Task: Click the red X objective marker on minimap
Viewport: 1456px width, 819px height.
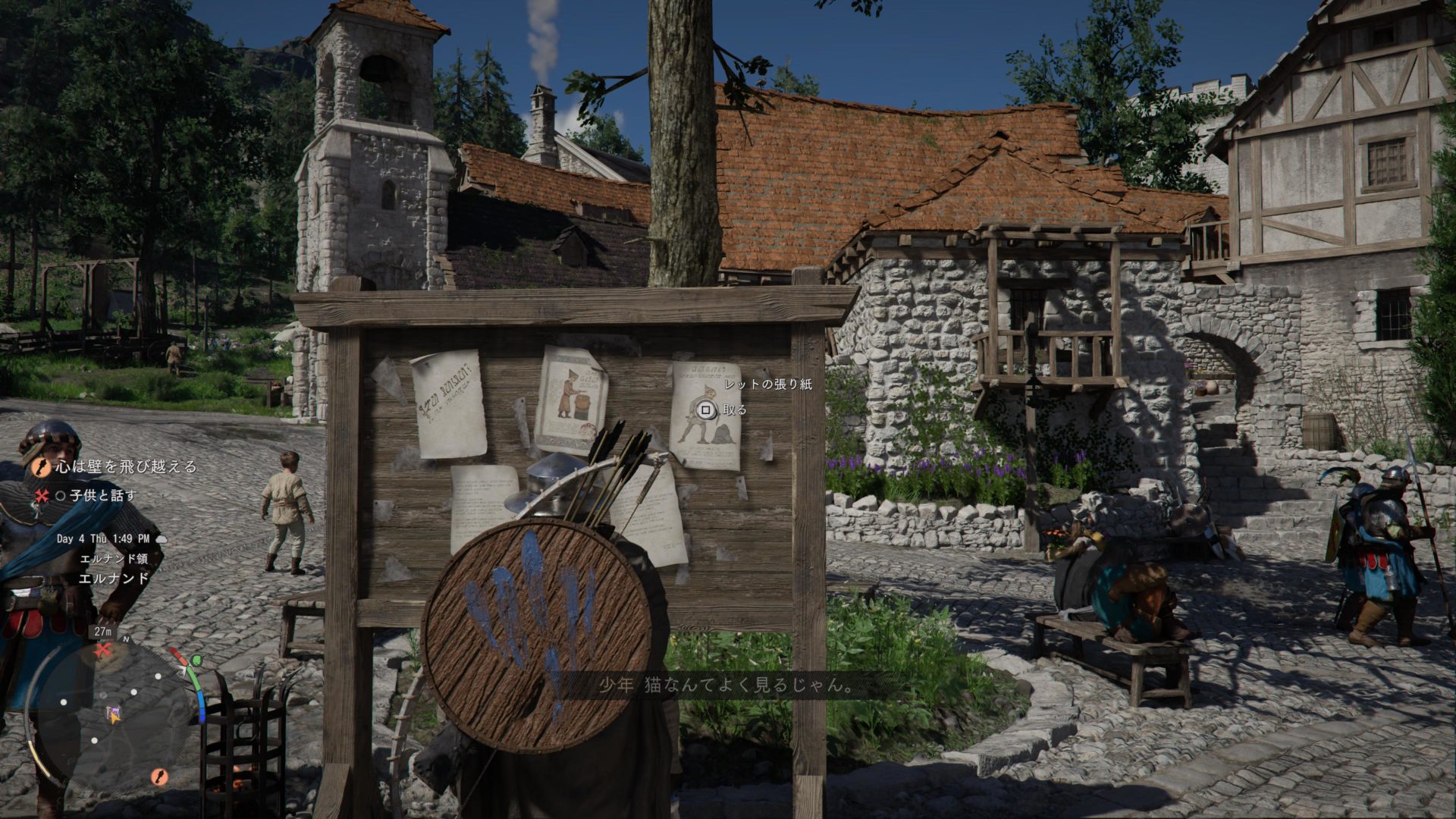Action: tap(103, 649)
